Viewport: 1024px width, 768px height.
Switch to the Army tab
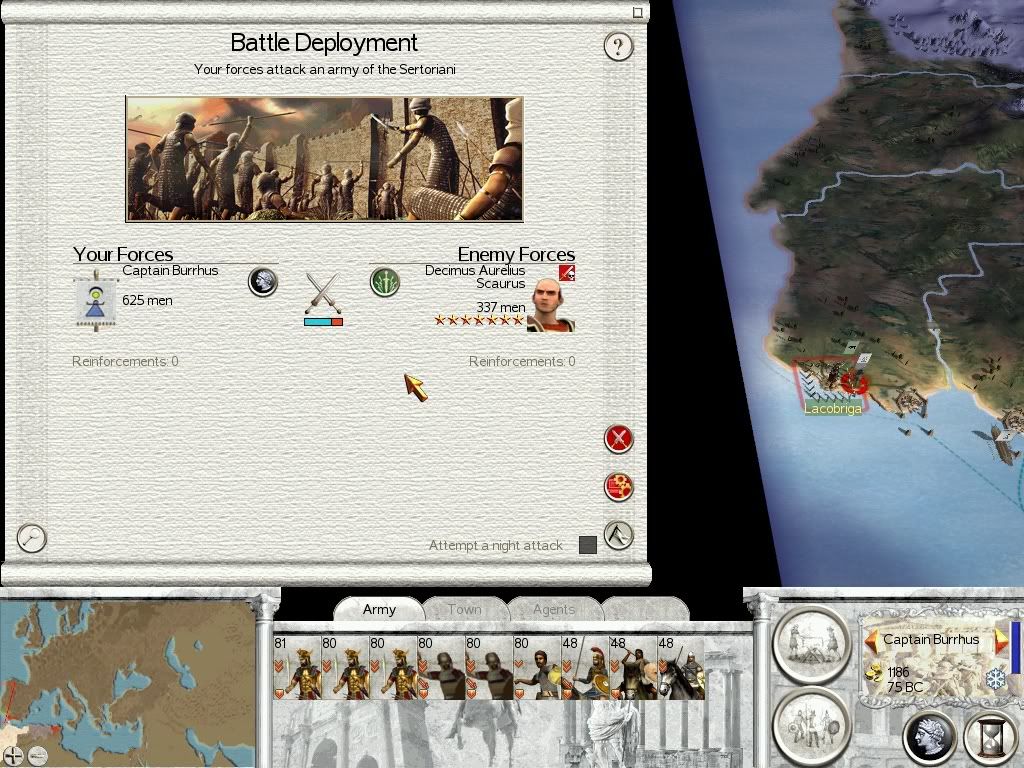(379, 609)
